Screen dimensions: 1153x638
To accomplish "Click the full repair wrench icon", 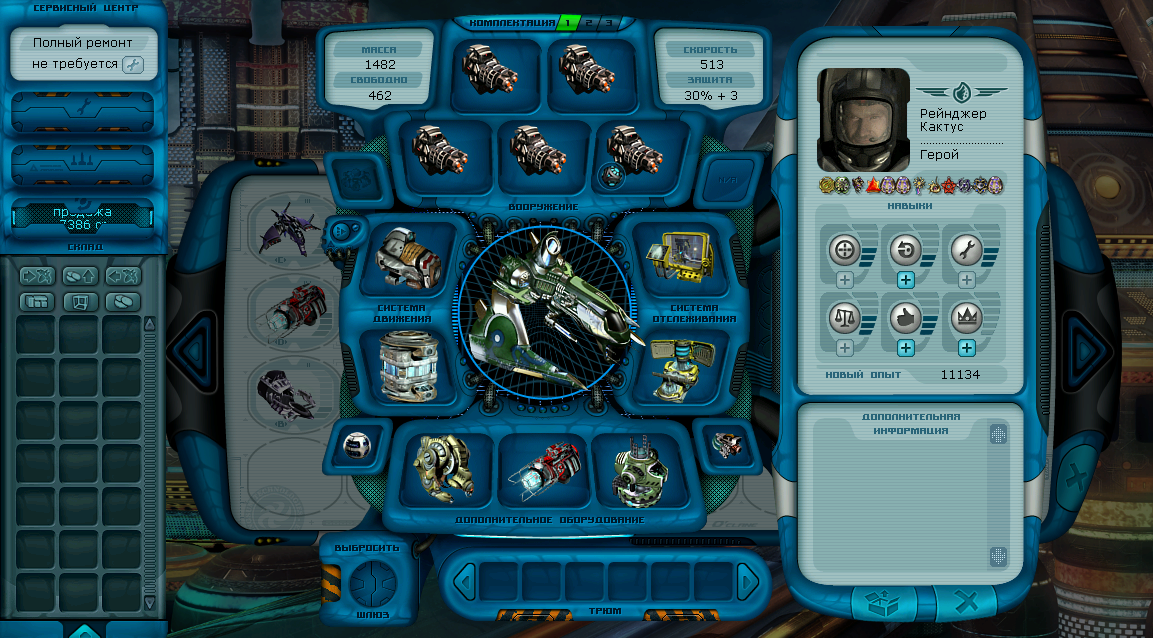I will (x=133, y=65).
